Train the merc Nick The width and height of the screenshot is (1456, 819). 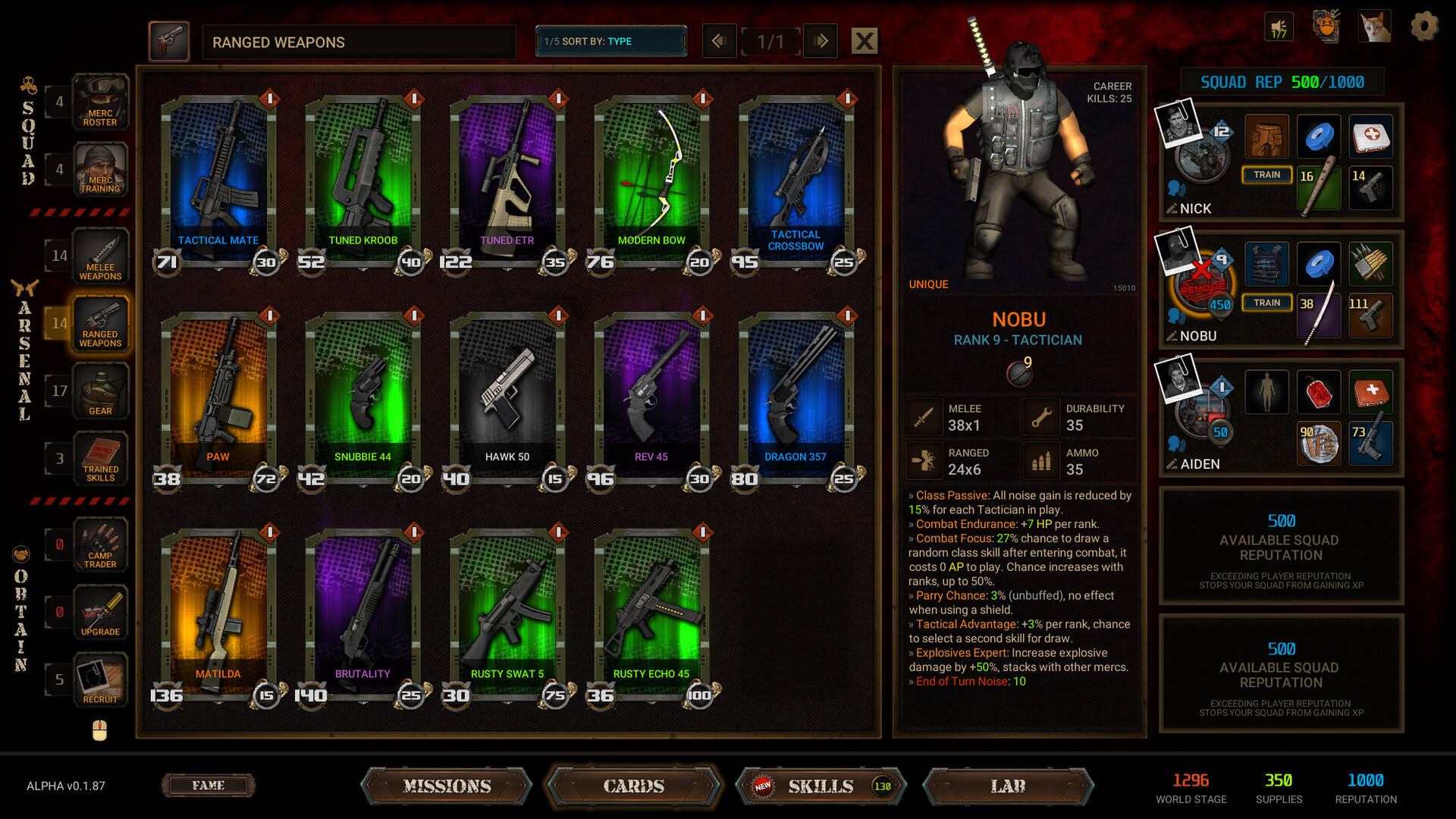1266,175
